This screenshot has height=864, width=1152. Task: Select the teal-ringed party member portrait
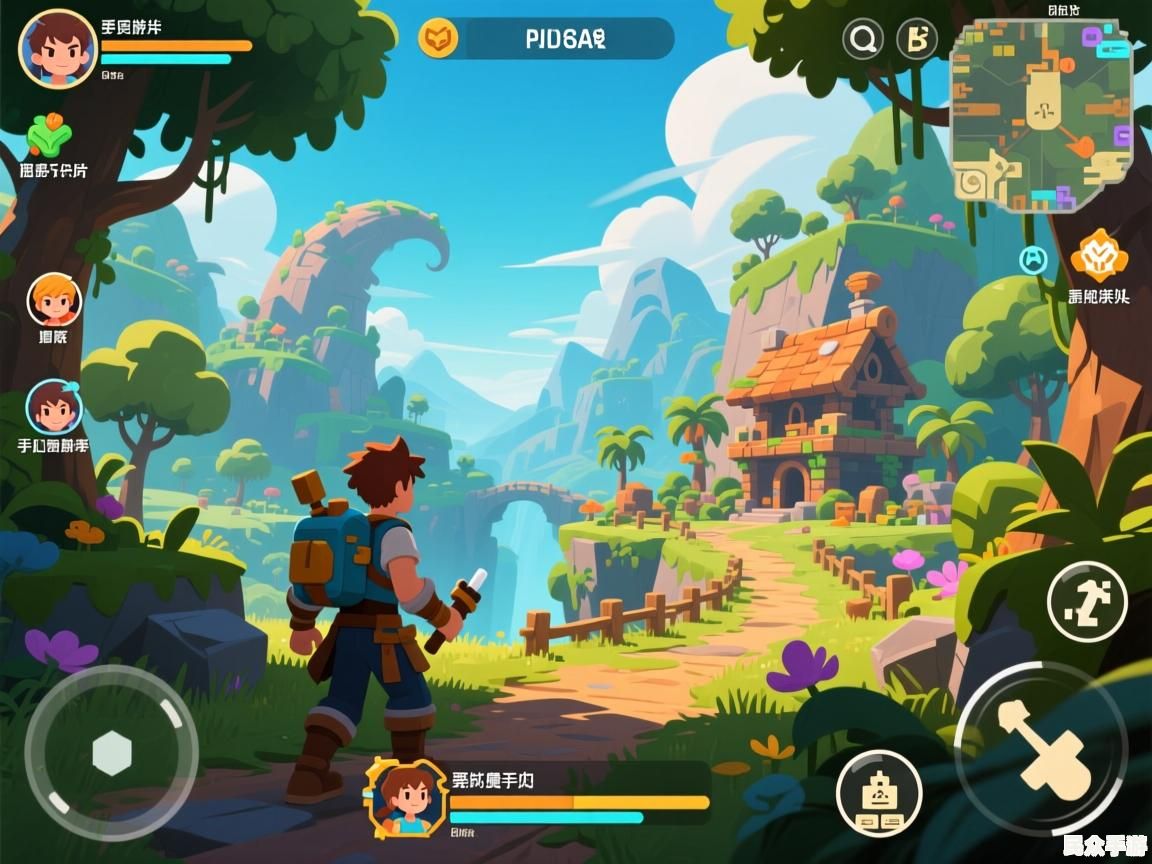point(54,406)
